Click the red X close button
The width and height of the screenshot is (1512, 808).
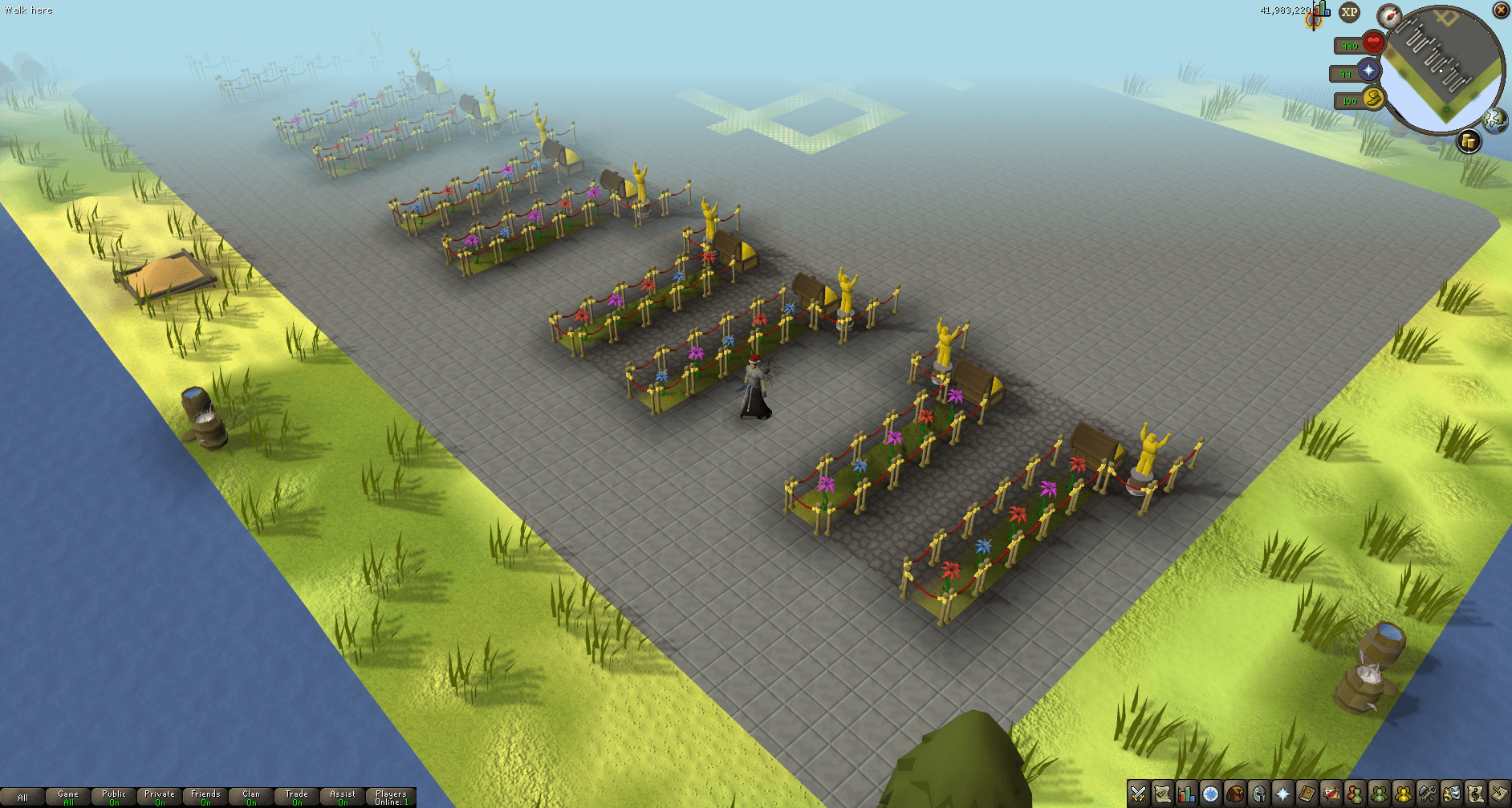point(1501,10)
